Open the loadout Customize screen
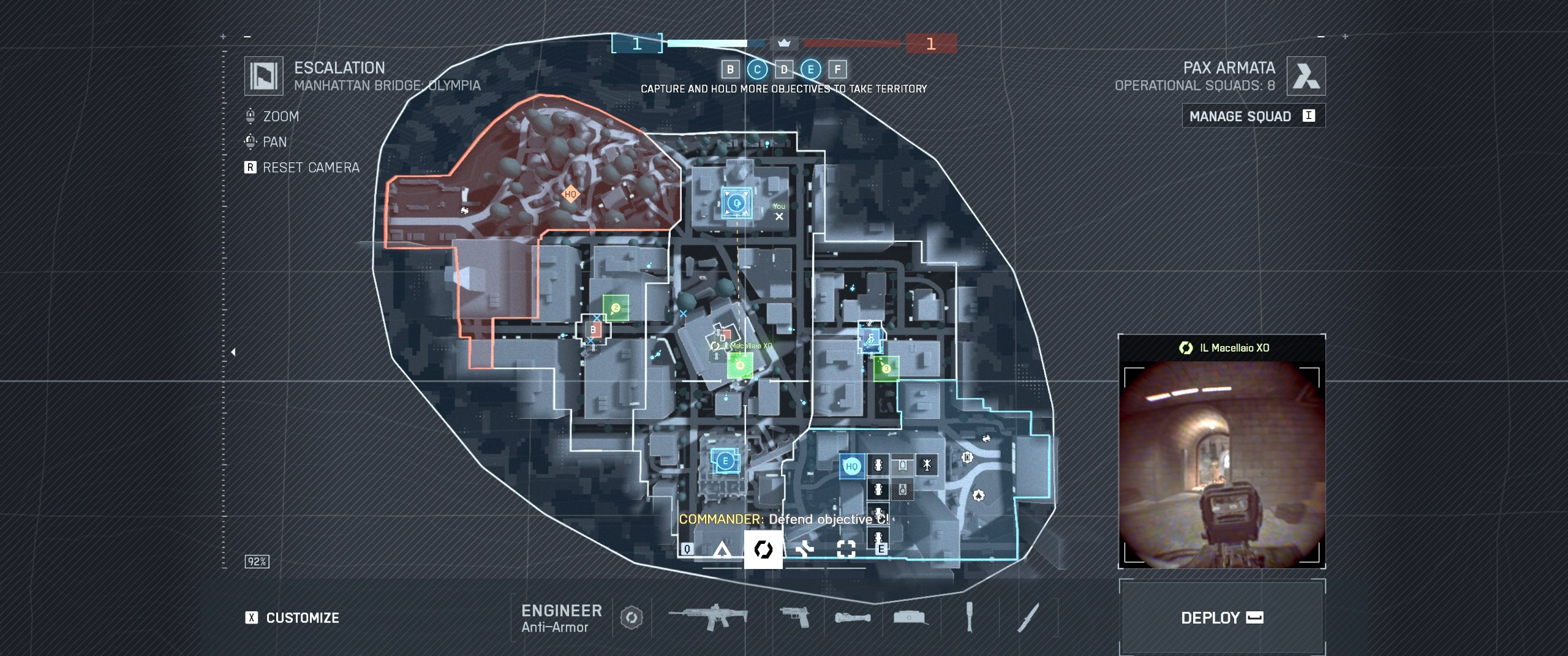Viewport: 1568px width, 656px height. (294, 617)
